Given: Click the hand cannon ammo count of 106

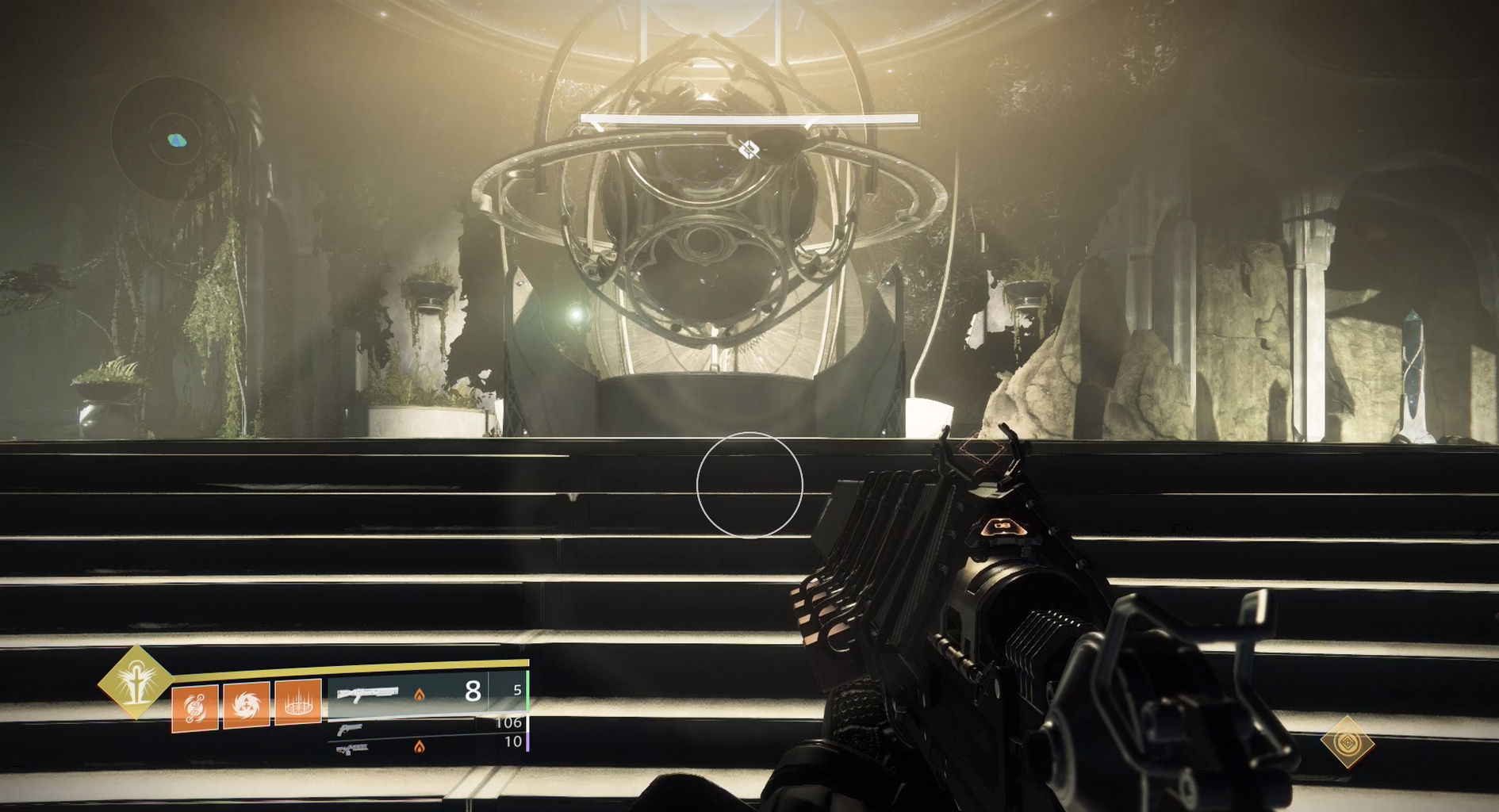Looking at the screenshot, I should (508, 723).
